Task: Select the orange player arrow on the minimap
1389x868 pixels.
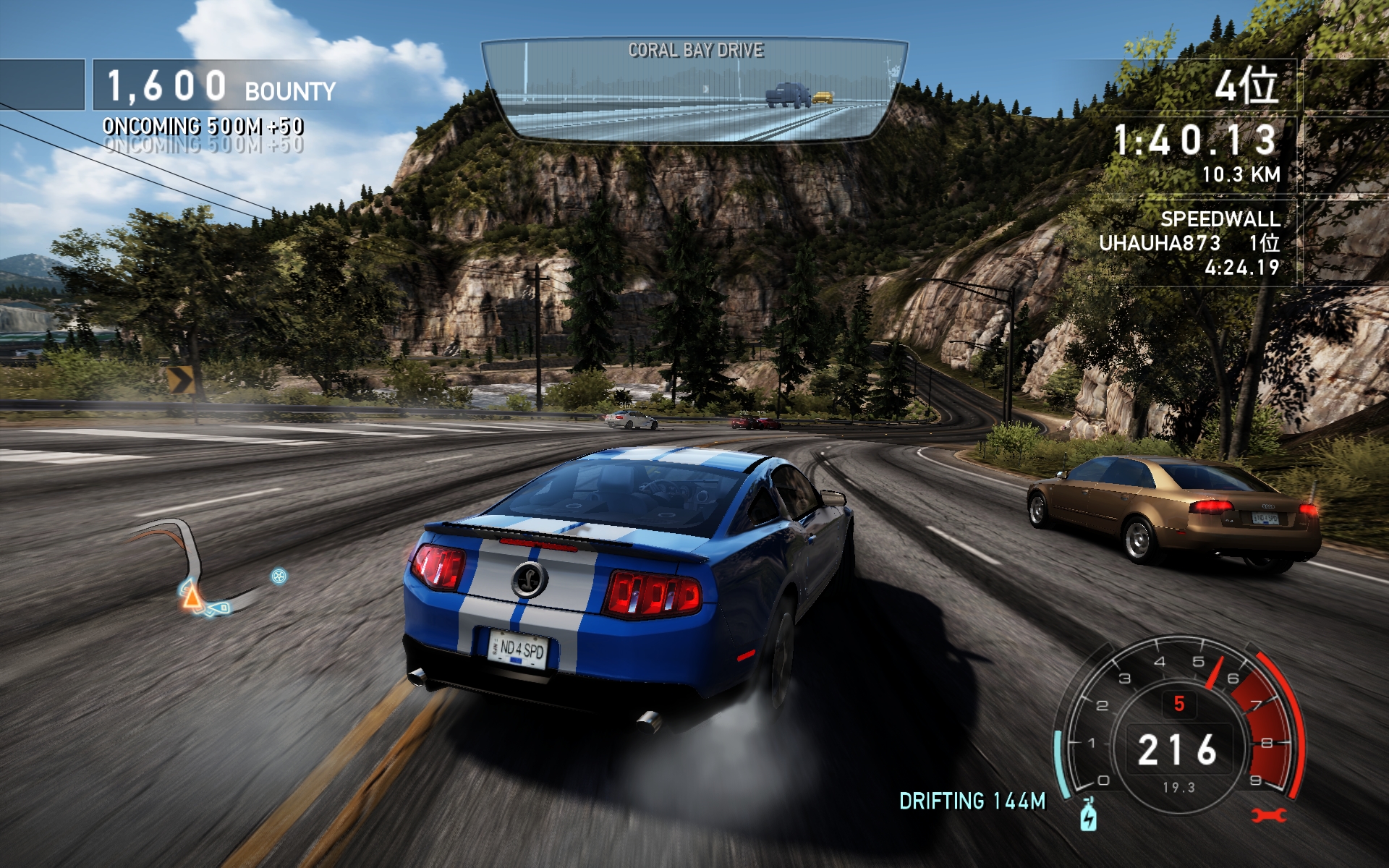Action: (192, 597)
